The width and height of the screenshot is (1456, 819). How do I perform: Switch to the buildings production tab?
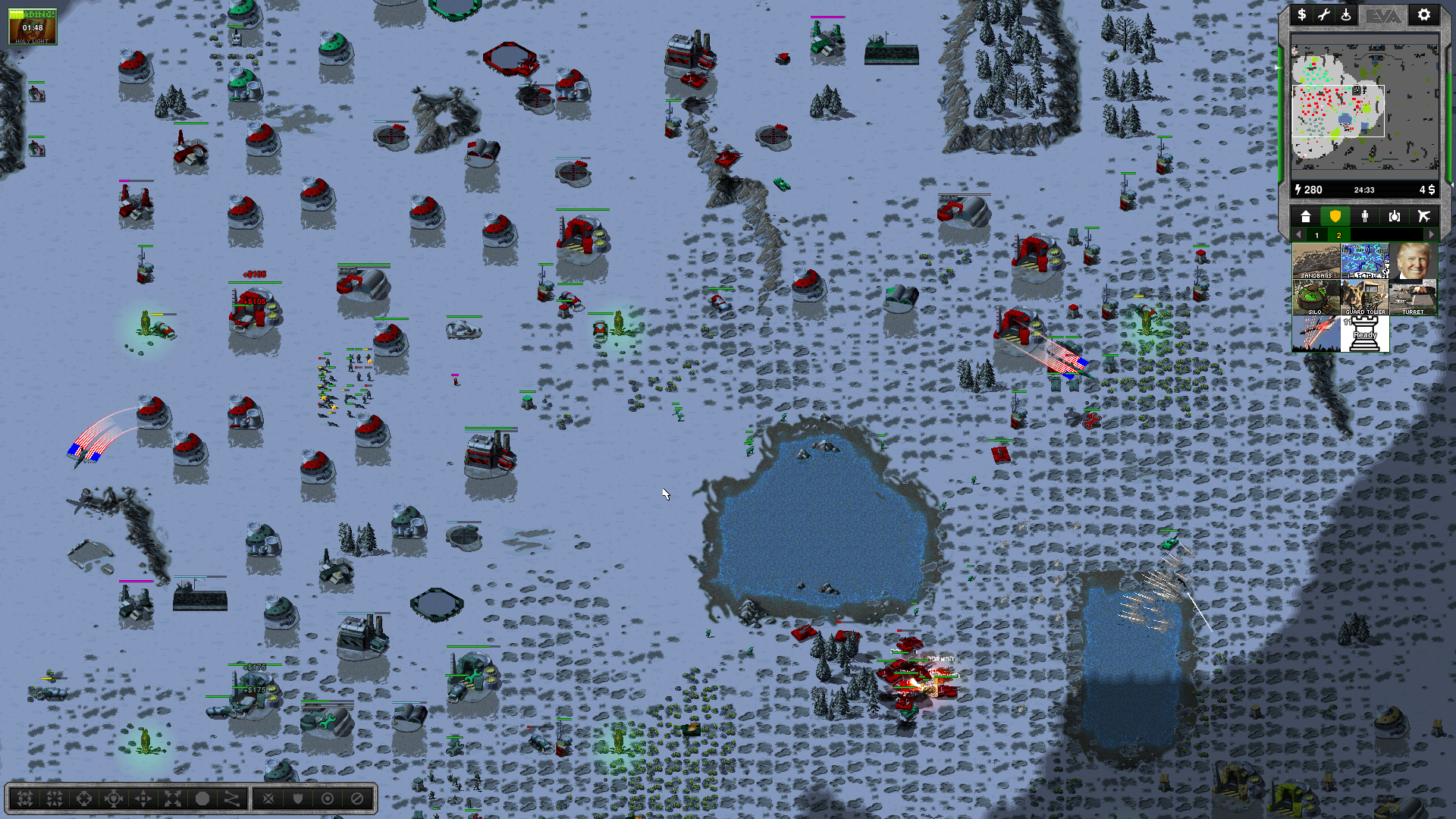[x=1305, y=217]
